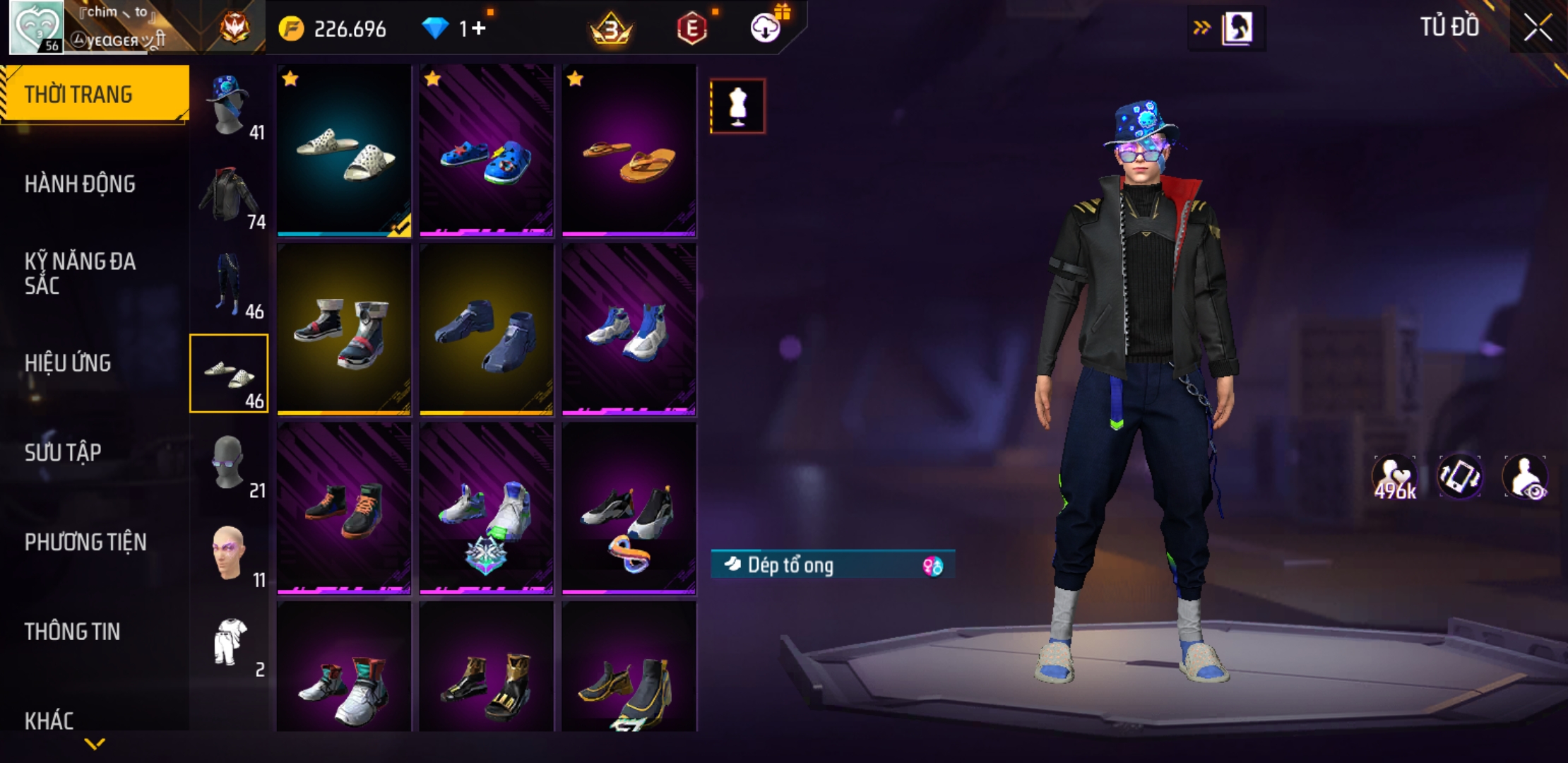Equip the blue crocs shoes
The image size is (1568, 763).
pyautogui.click(x=487, y=150)
